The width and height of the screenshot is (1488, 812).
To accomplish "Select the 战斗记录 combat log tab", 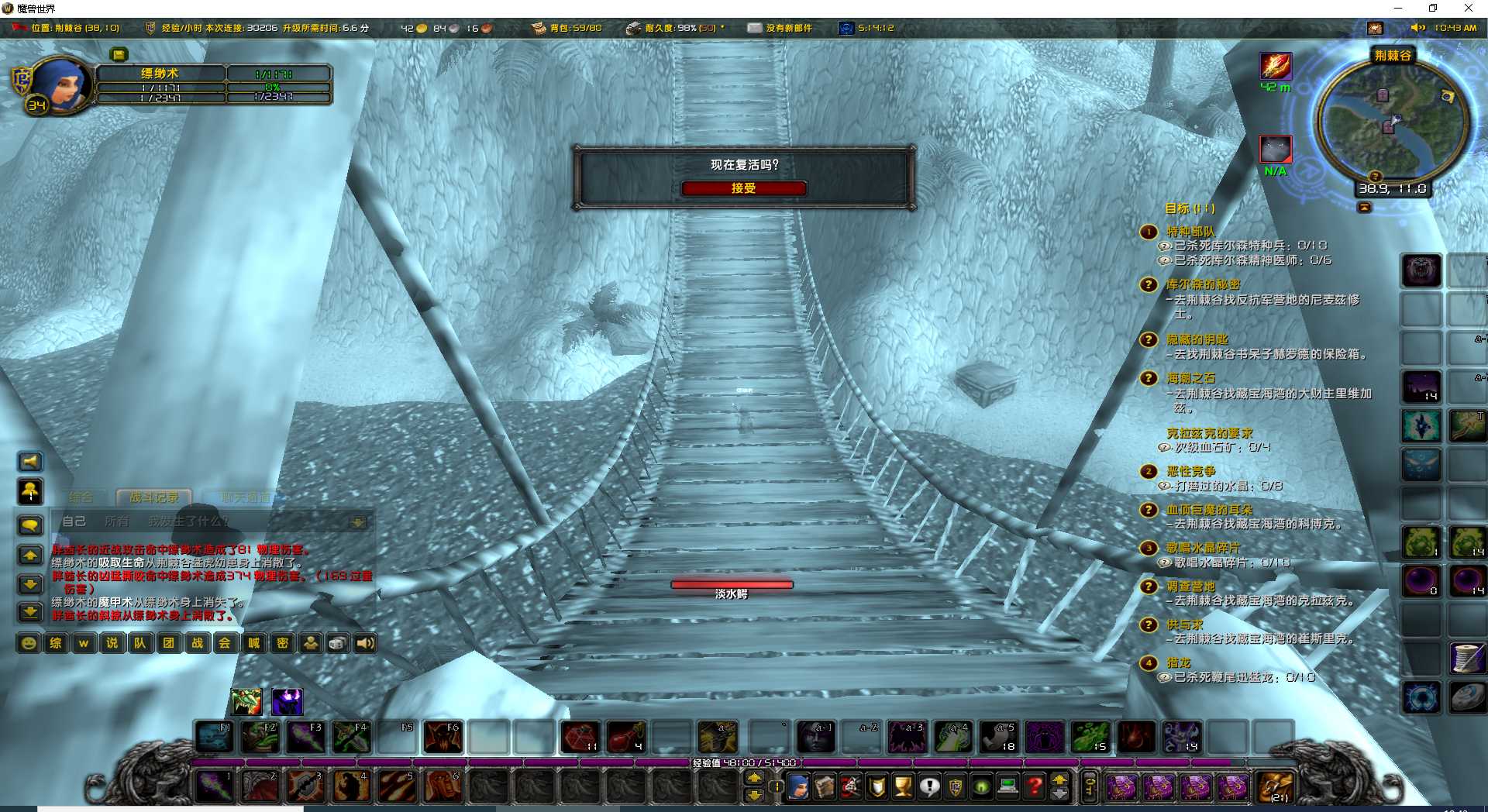I will (154, 497).
